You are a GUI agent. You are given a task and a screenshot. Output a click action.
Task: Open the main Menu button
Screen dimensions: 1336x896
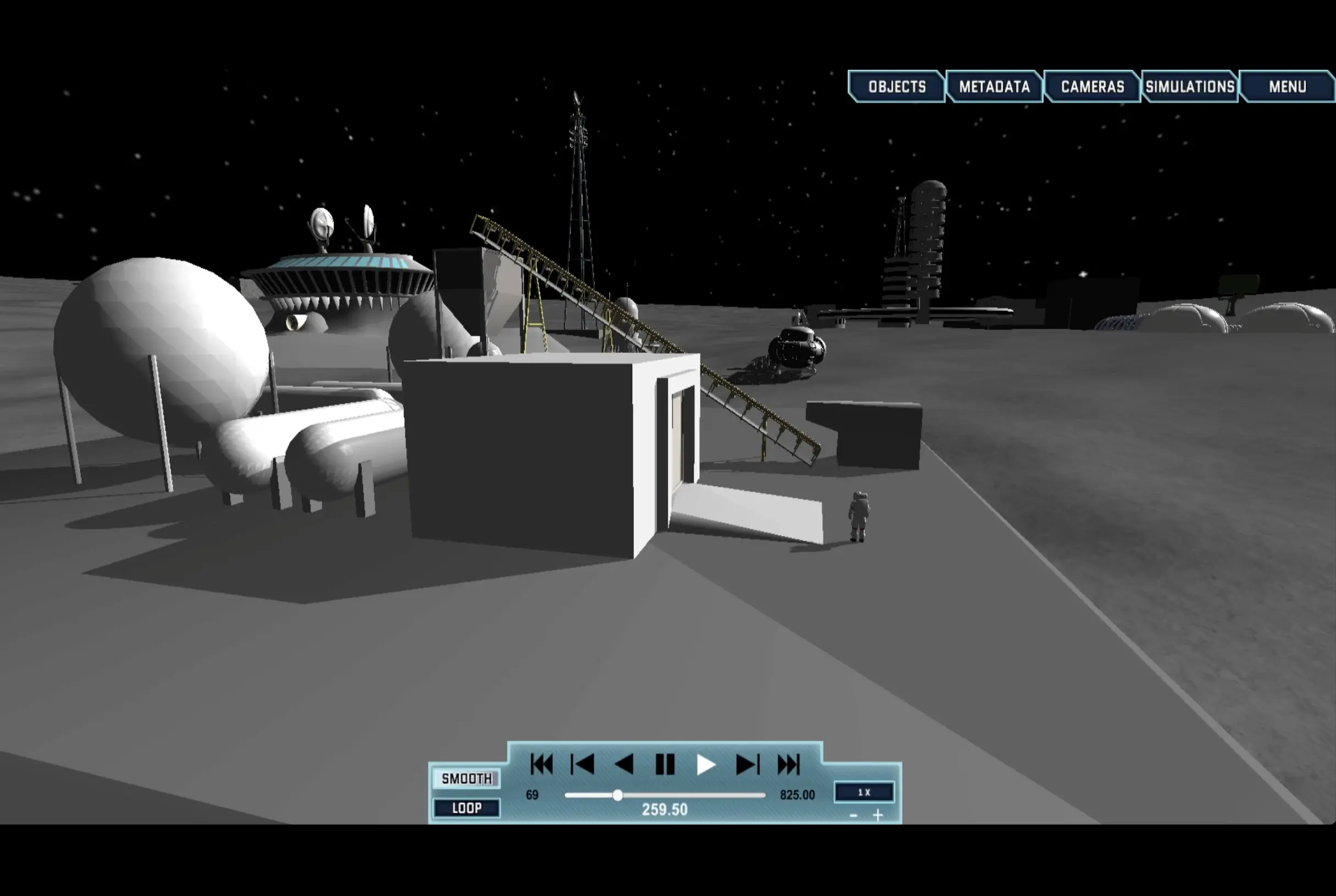[1287, 87]
